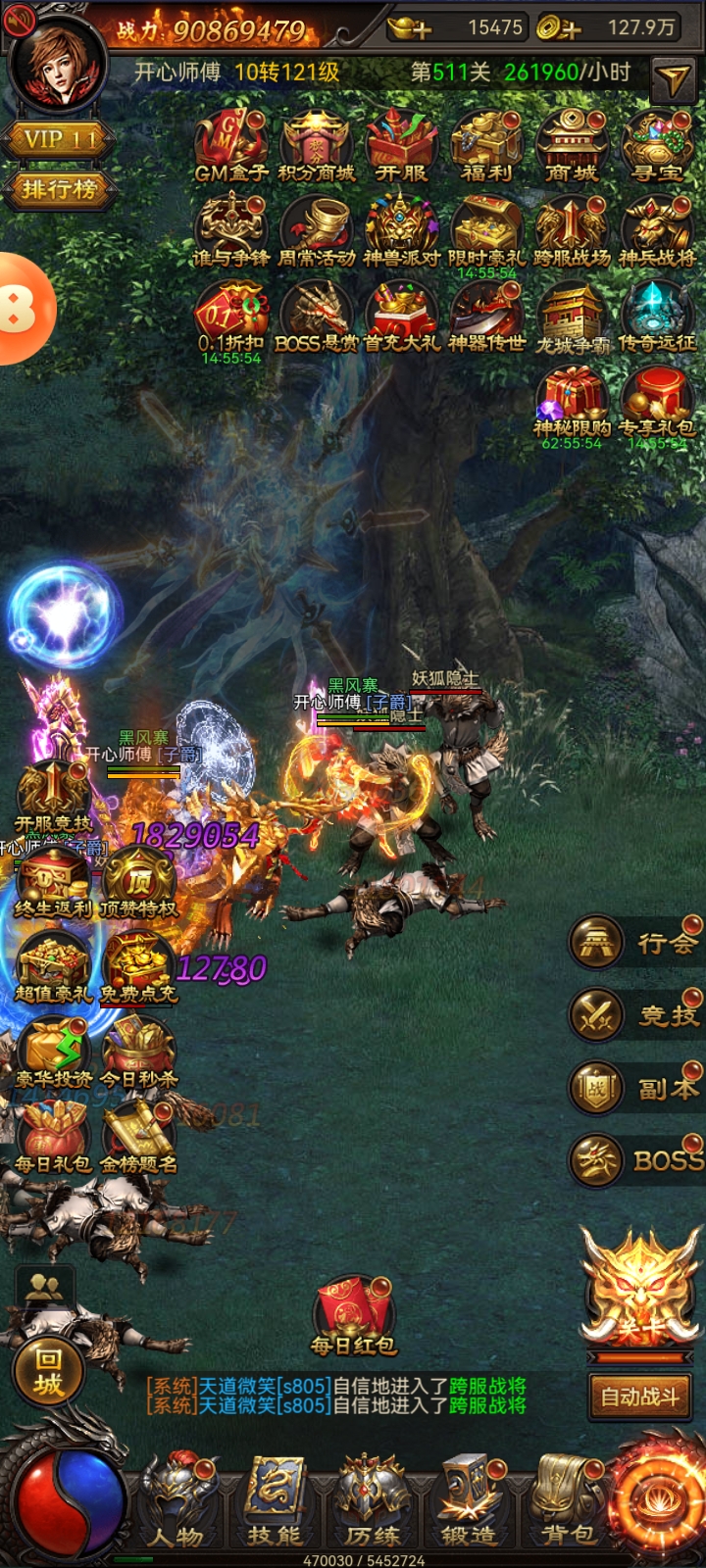This screenshot has width=706, height=1568.
Task: Open the 商城 shop icon
Action: click(x=572, y=145)
